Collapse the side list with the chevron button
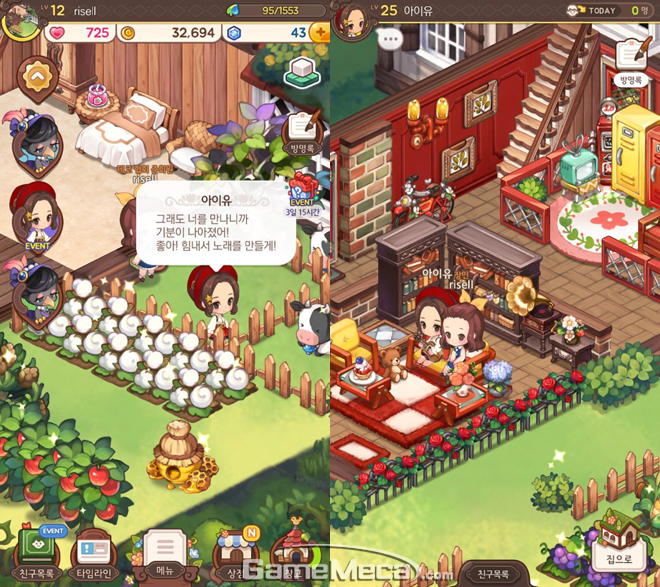Viewport: 660px width, 587px height. [x=37, y=74]
